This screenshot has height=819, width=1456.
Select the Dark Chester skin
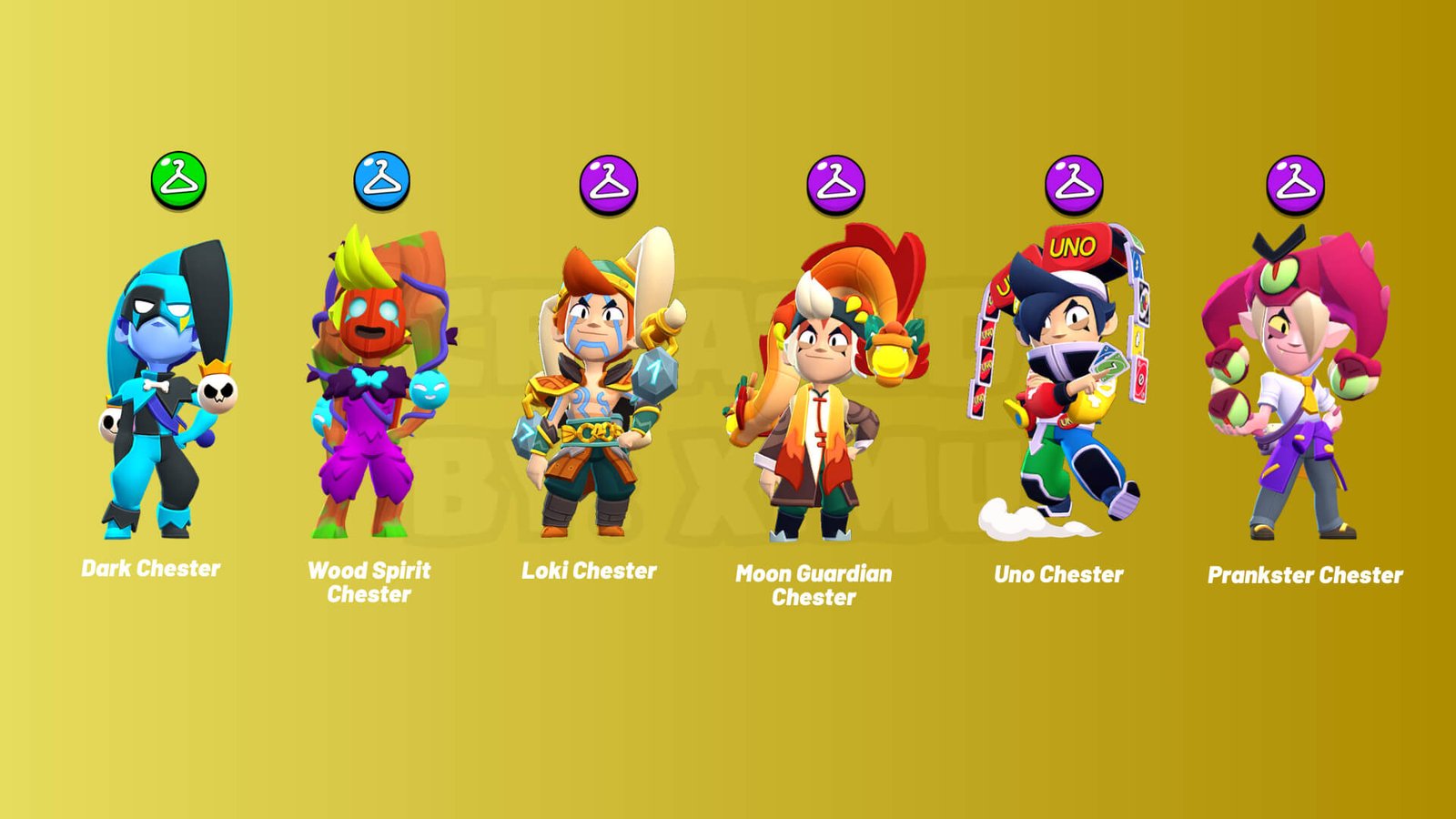(x=167, y=391)
